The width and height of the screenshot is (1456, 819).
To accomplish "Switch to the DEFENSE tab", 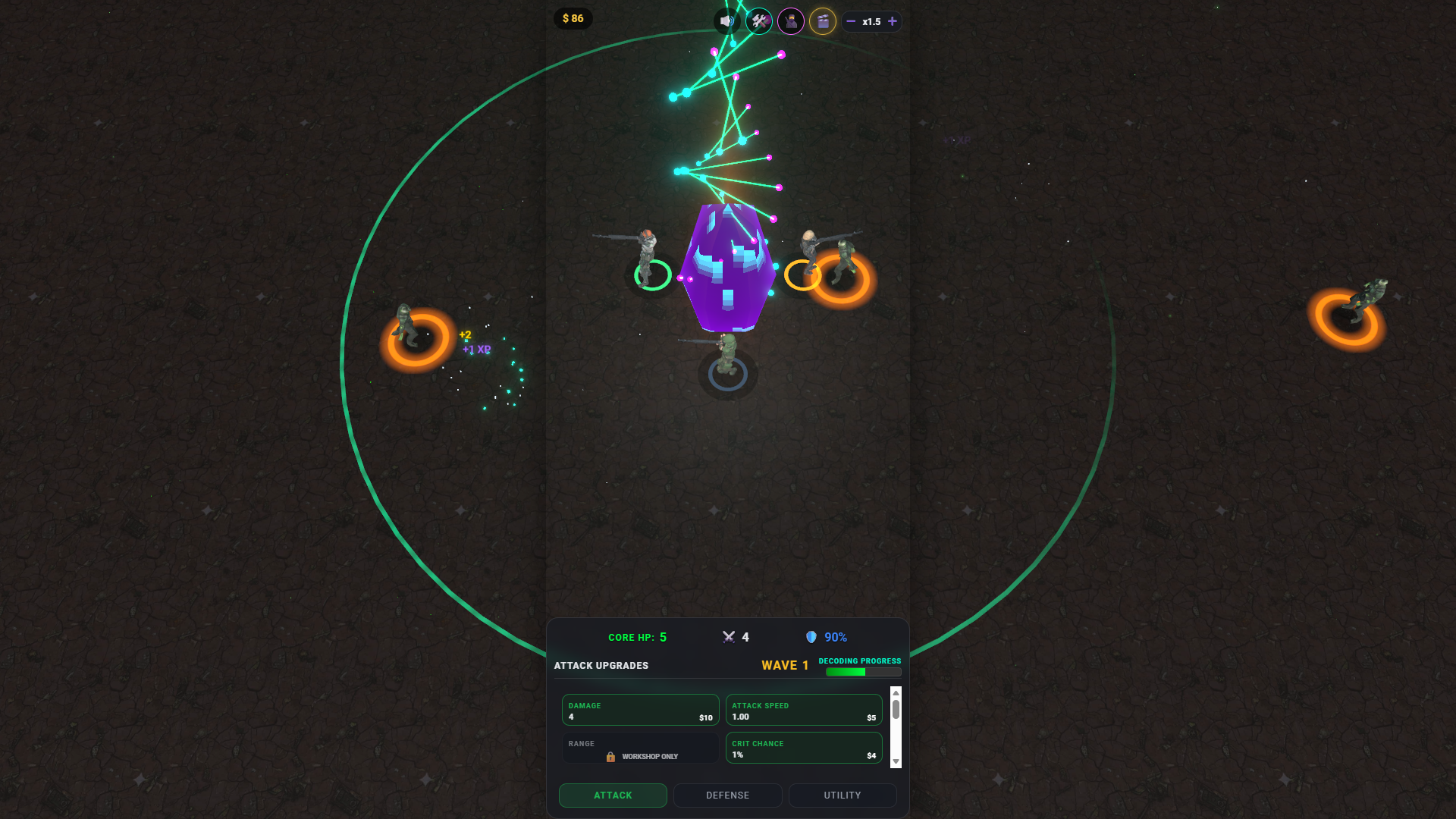I will tap(727, 795).
